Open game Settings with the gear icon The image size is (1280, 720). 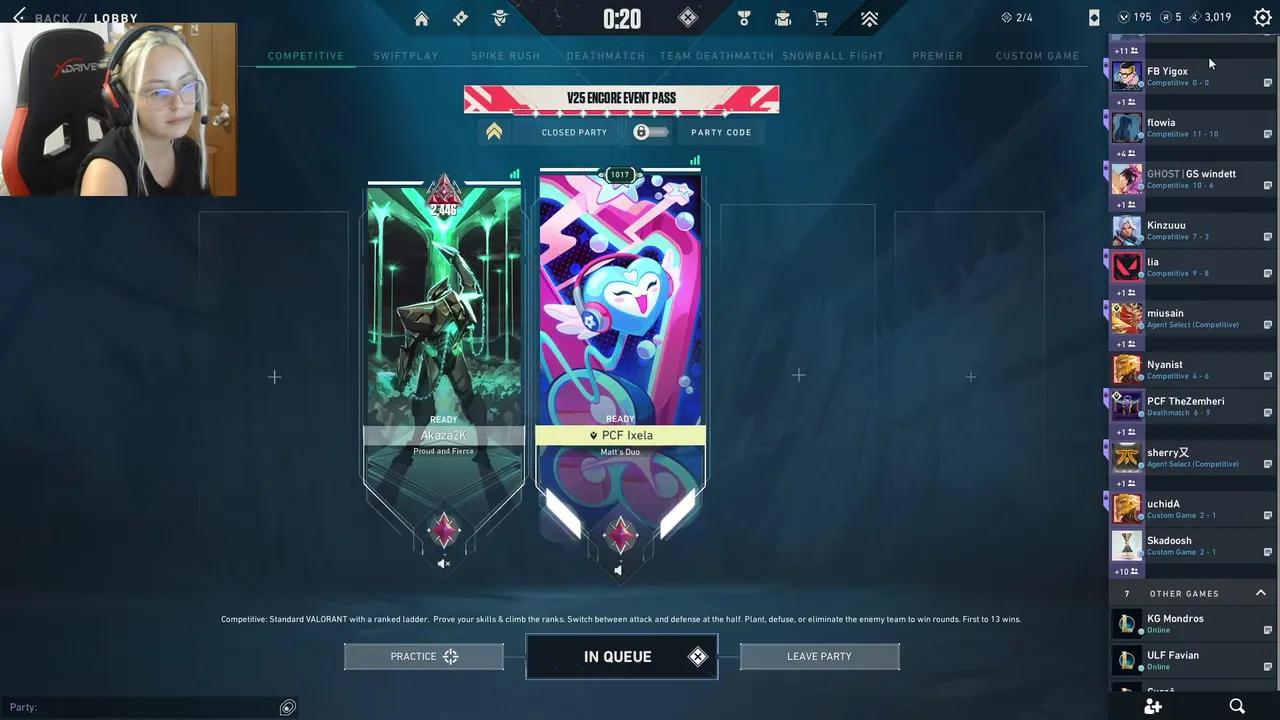point(1262,17)
